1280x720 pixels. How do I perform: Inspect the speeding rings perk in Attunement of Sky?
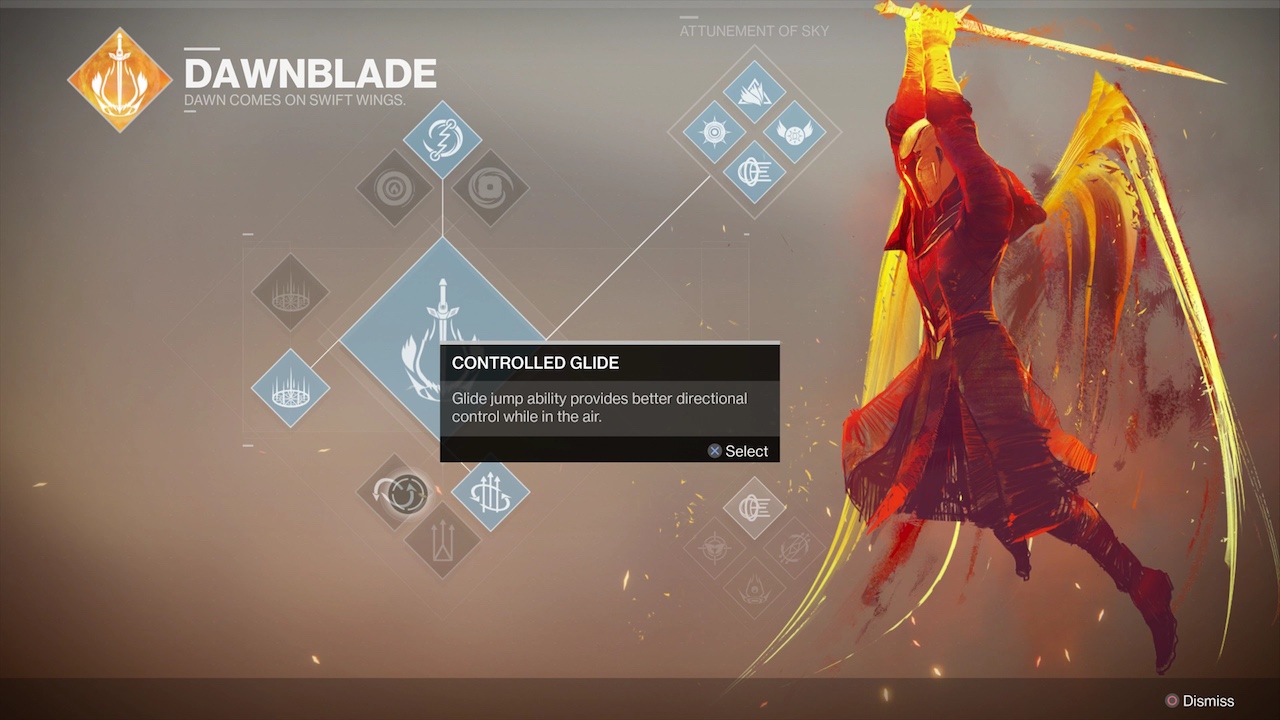point(754,171)
